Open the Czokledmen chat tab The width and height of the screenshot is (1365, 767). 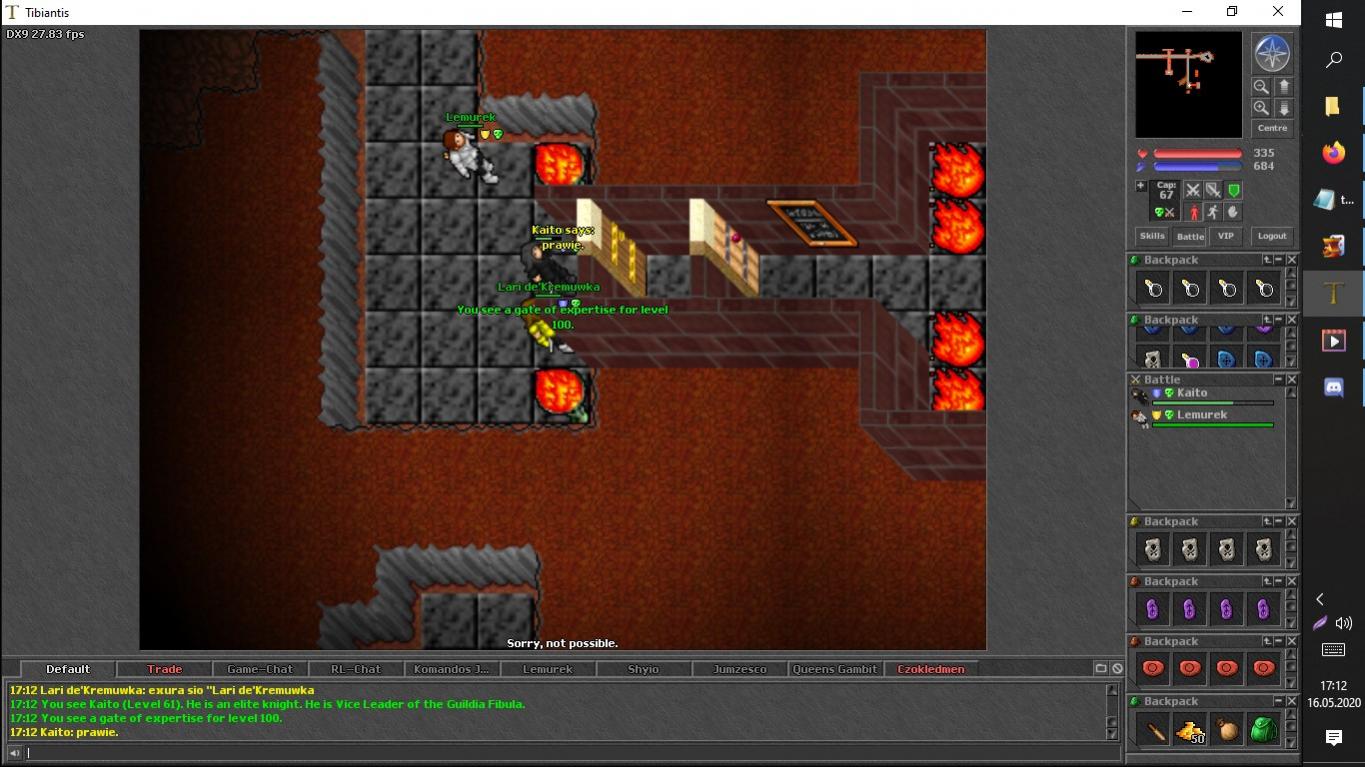(x=930, y=669)
